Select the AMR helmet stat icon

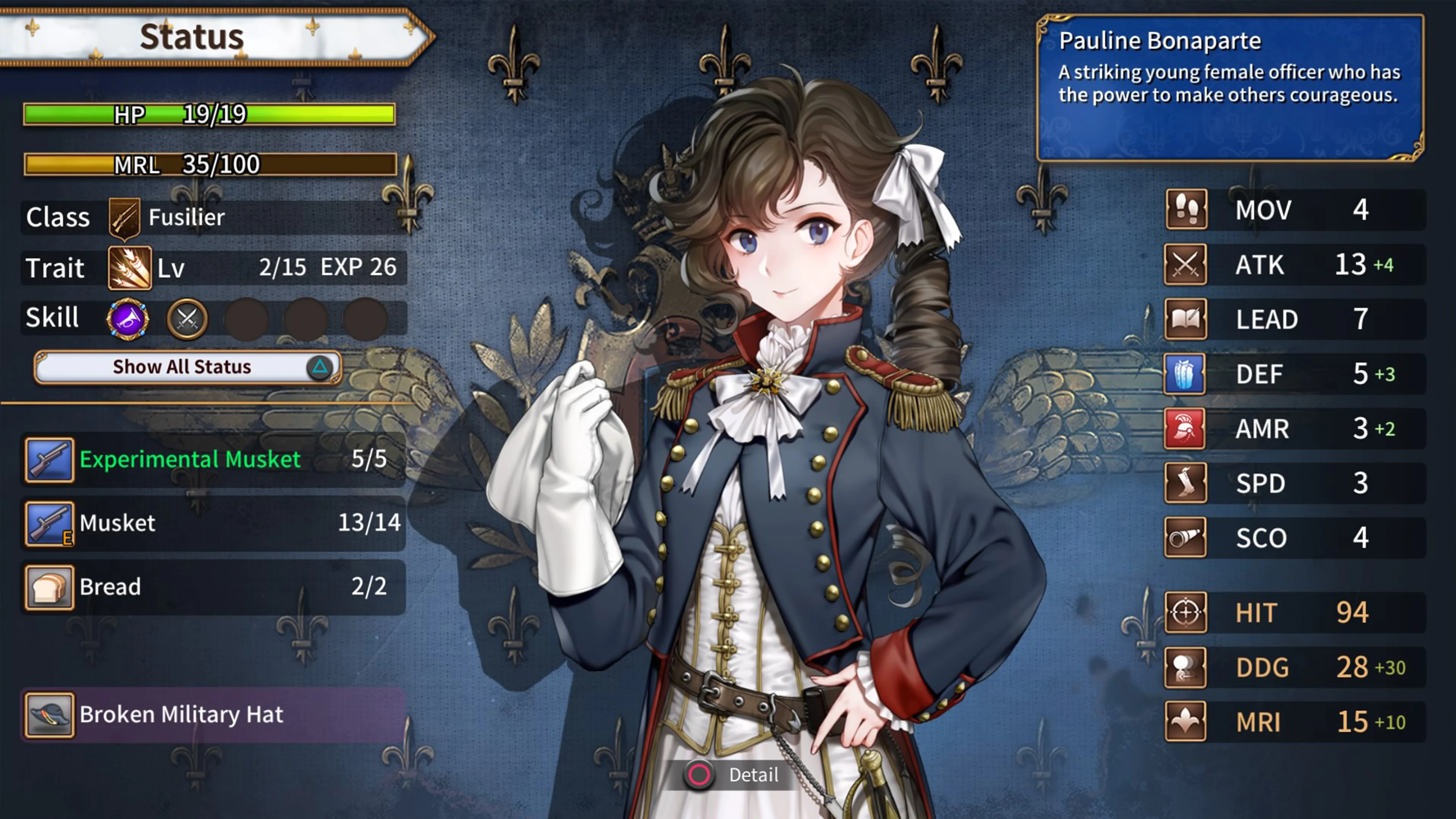(1185, 428)
